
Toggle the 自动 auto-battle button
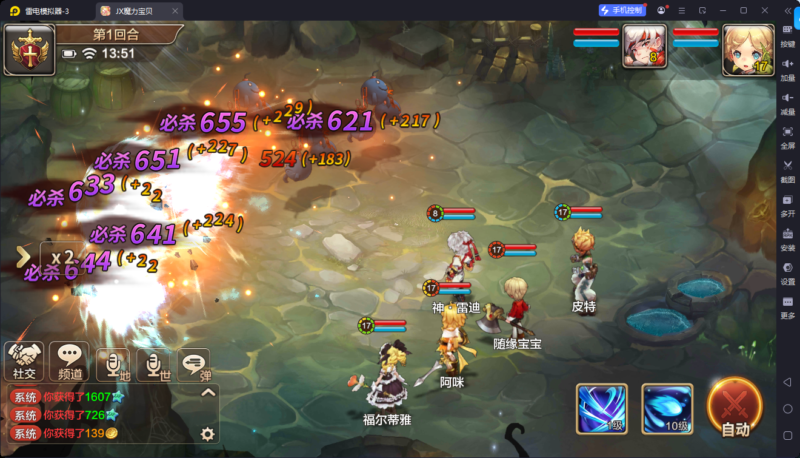735,409
